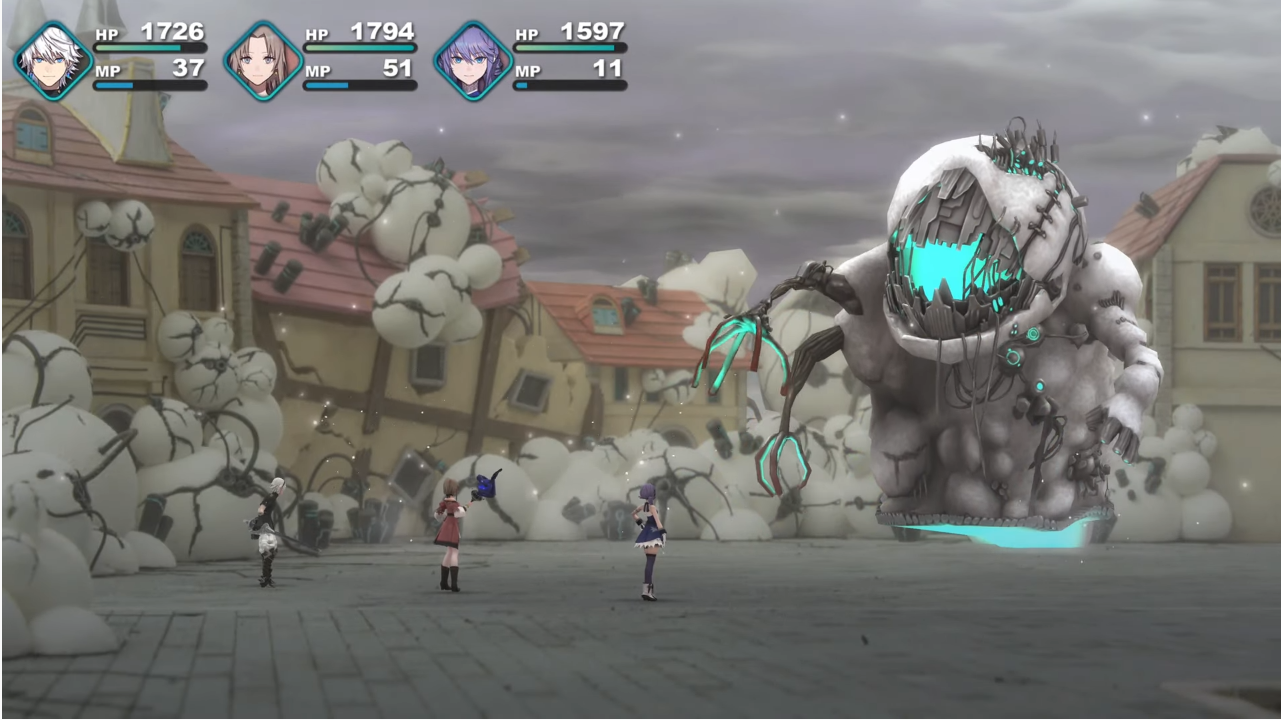Image resolution: width=1281 pixels, height=720 pixels.
Task: Select the white-haired party member portrait
Action: [53, 61]
